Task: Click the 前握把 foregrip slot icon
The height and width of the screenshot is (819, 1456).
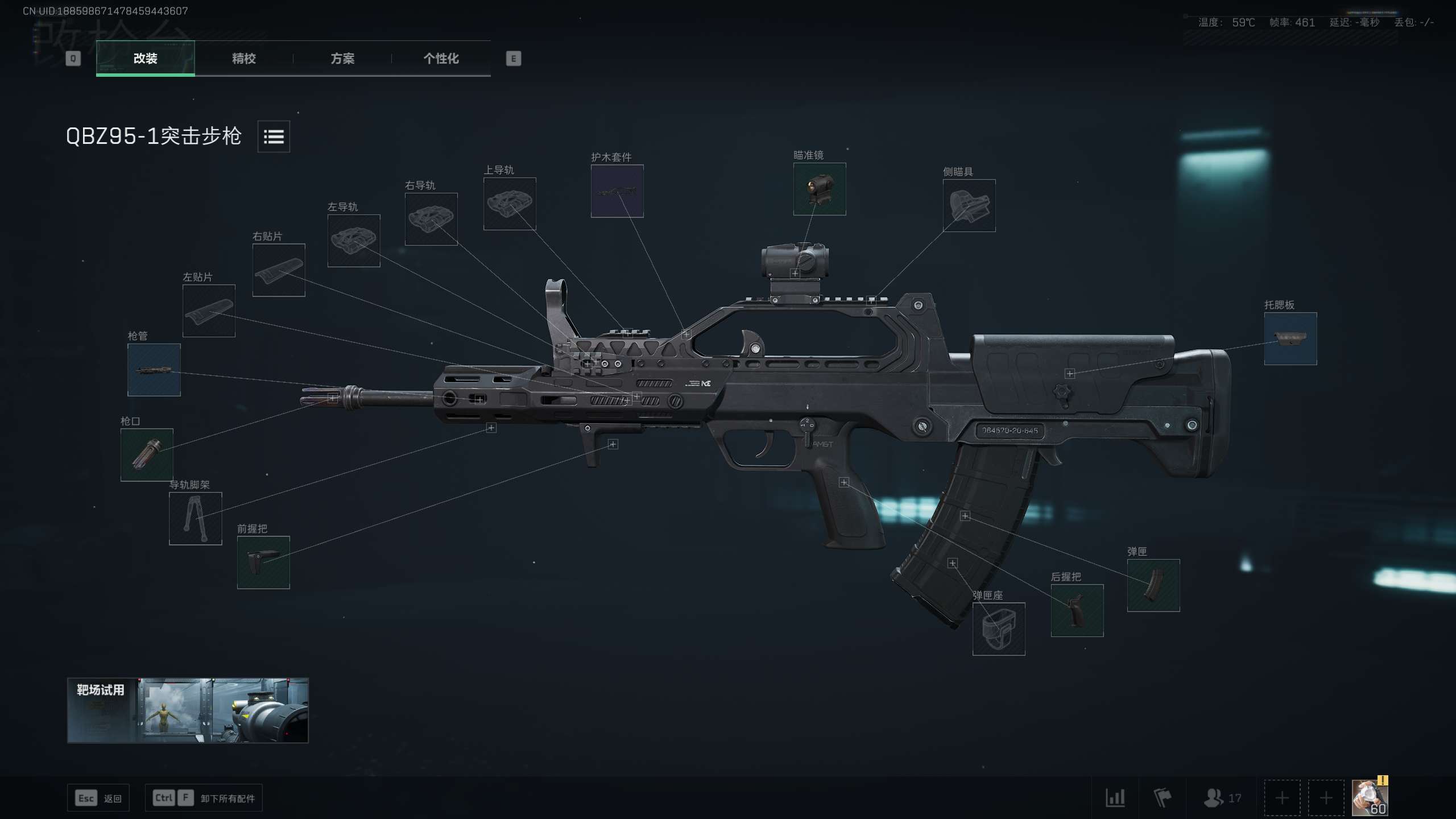Action: [x=263, y=562]
